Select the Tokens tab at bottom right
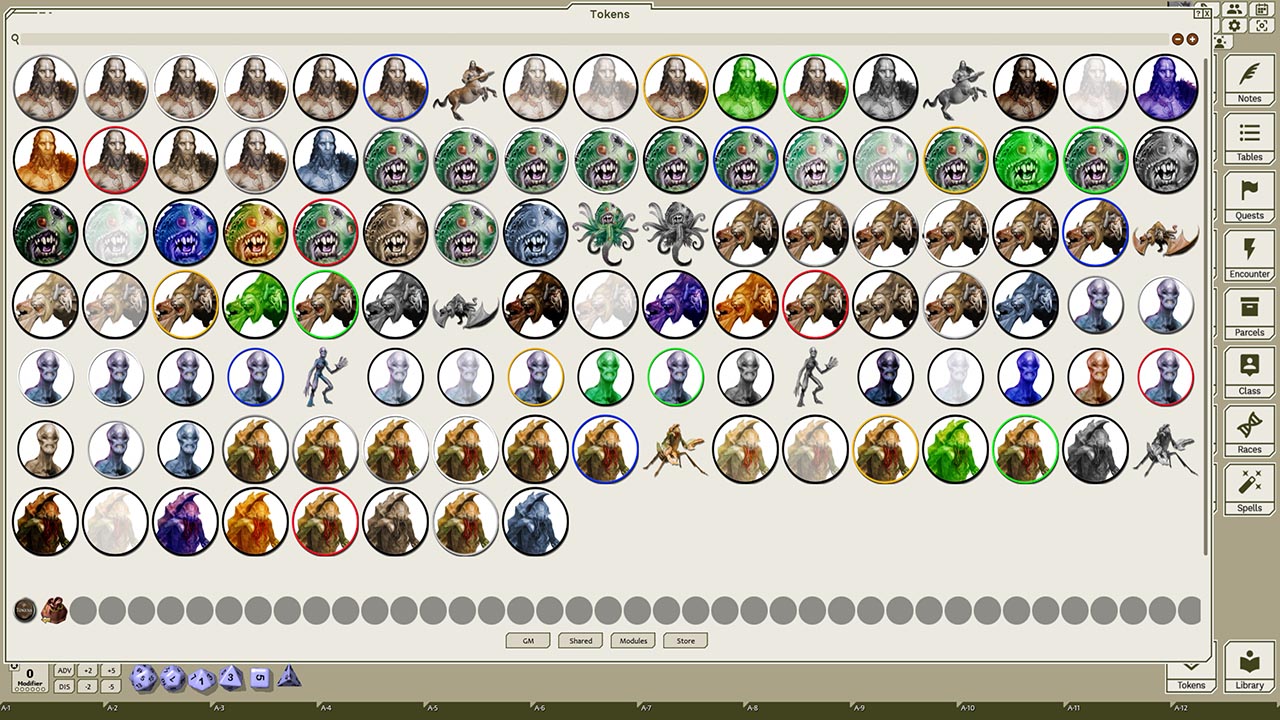Image resolution: width=1280 pixels, height=720 pixels. 1190,686
